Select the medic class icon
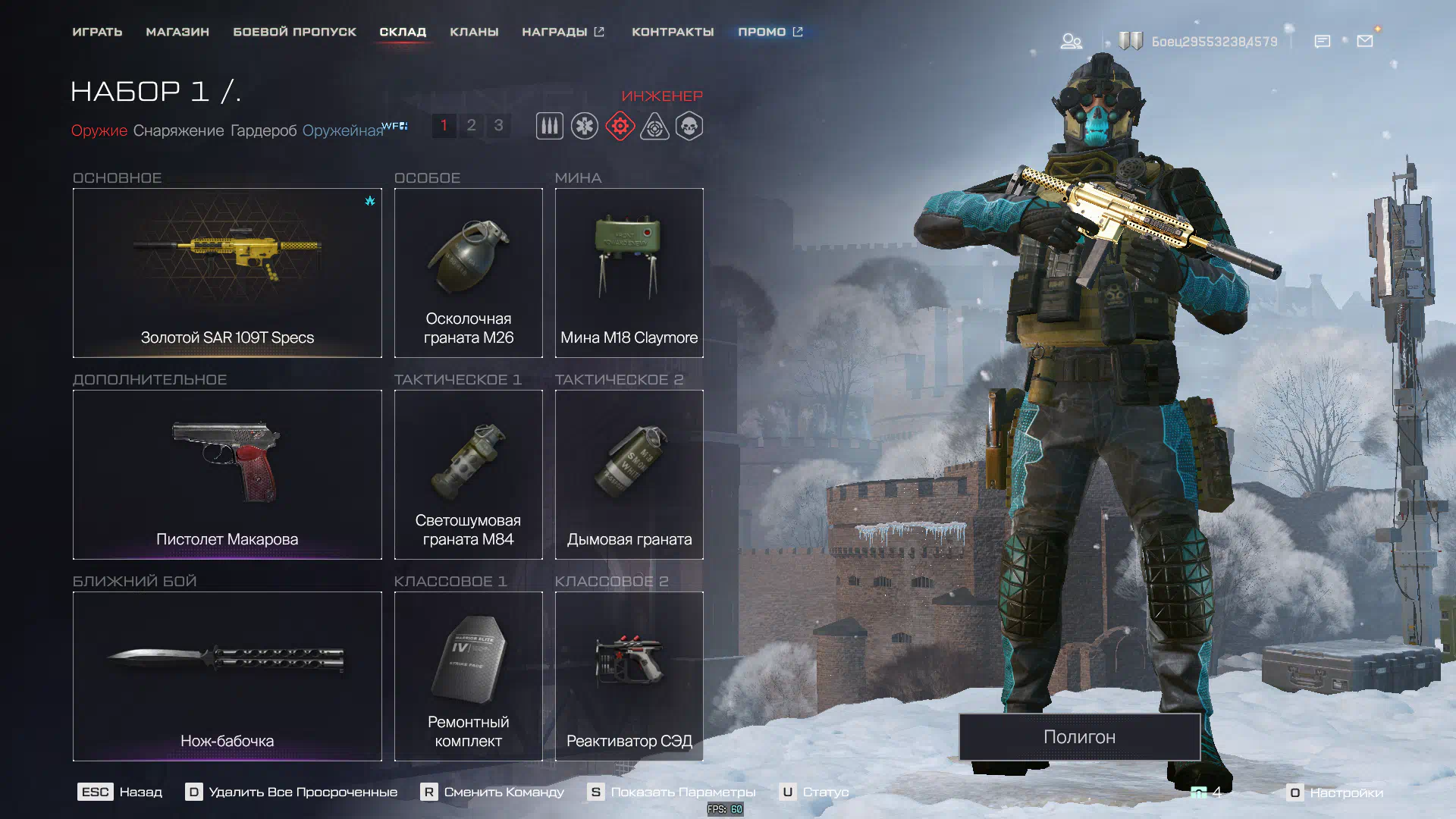This screenshot has width=1456, height=819. tap(585, 126)
